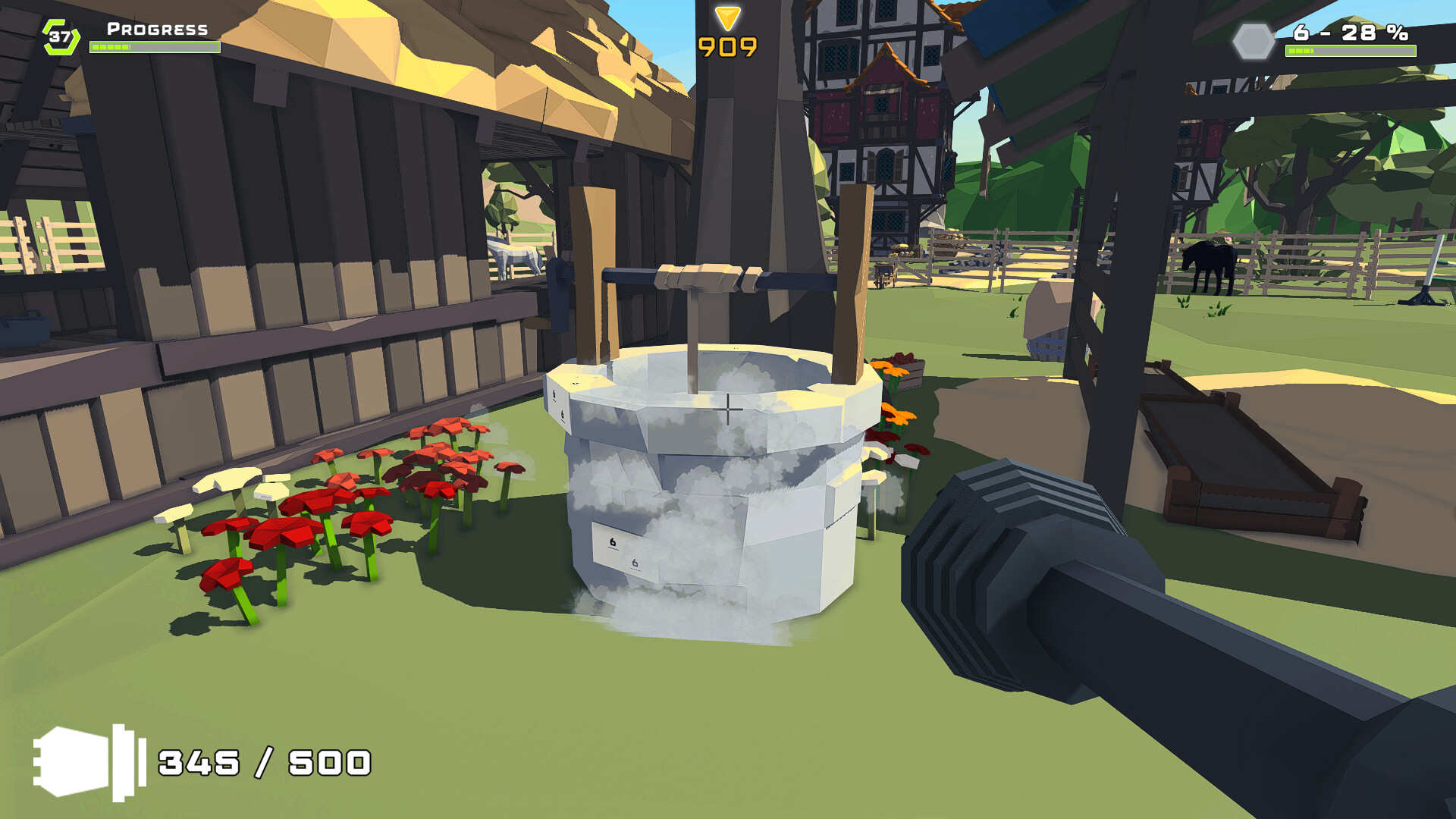Image resolution: width=1456 pixels, height=819 pixels.
Task: Click the crosshair in the screen center
Action: (728, 409)
